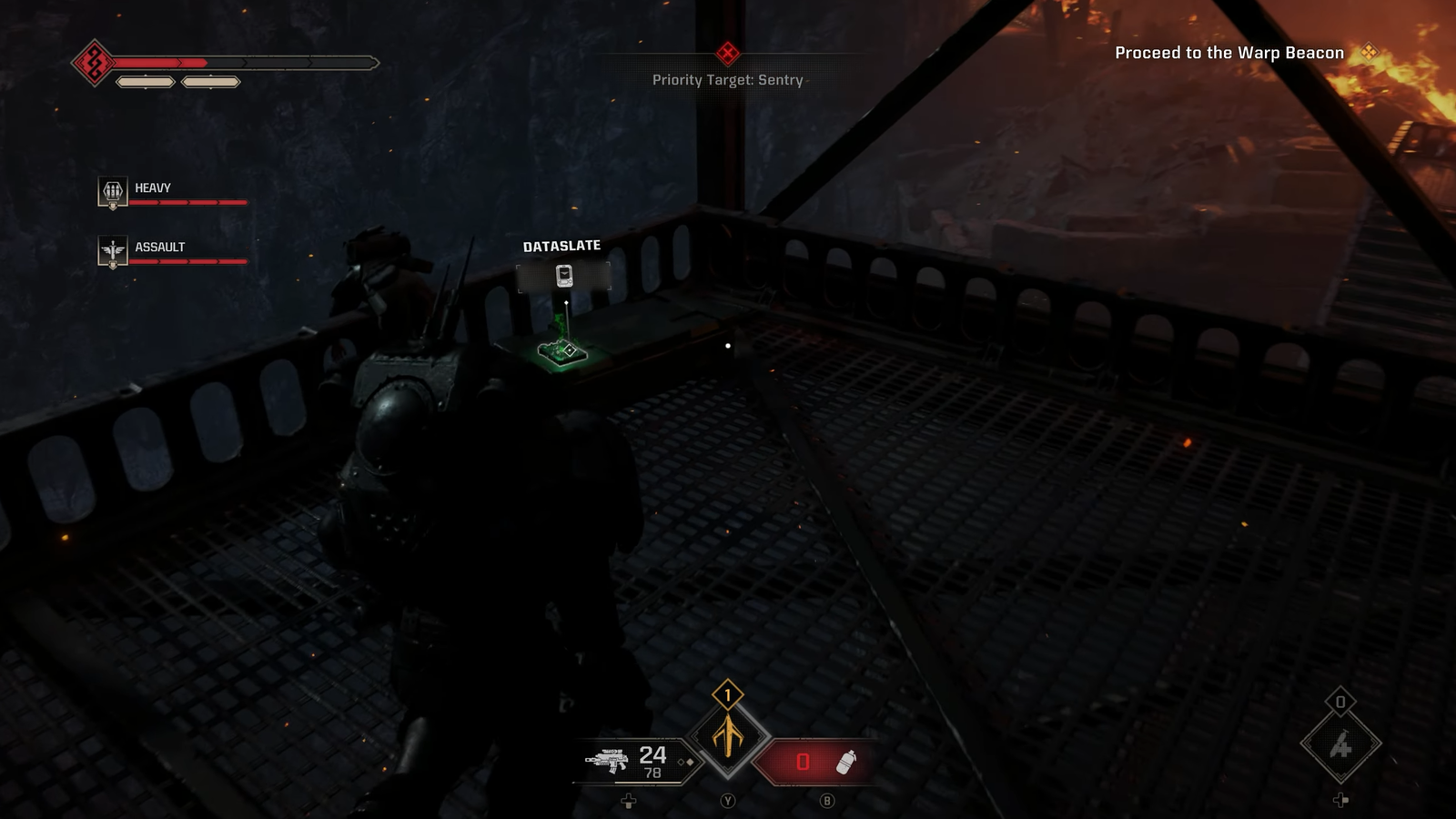This screenshot has height=819, width=1456.
Task: Select the Assault squad member icon
Action: [113, 250]
